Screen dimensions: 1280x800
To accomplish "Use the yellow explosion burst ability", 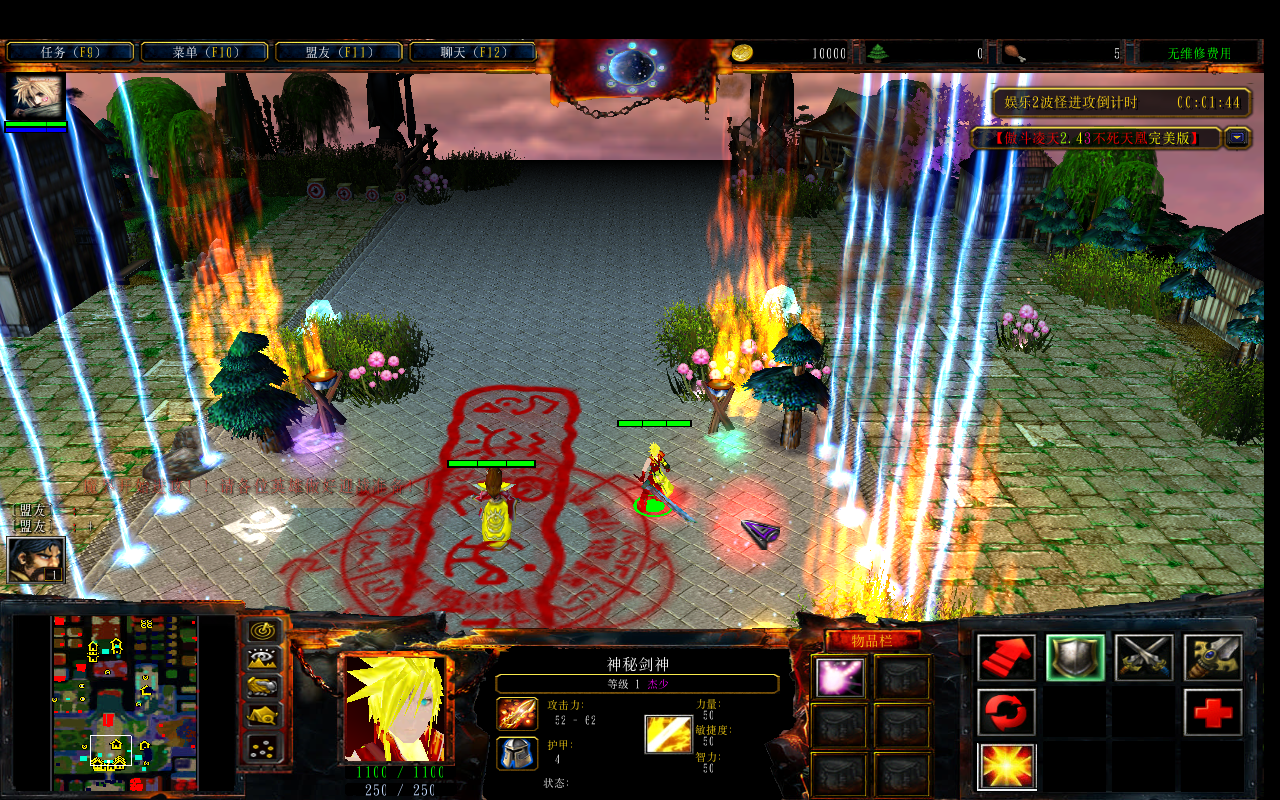I will tap(1006, 767).
